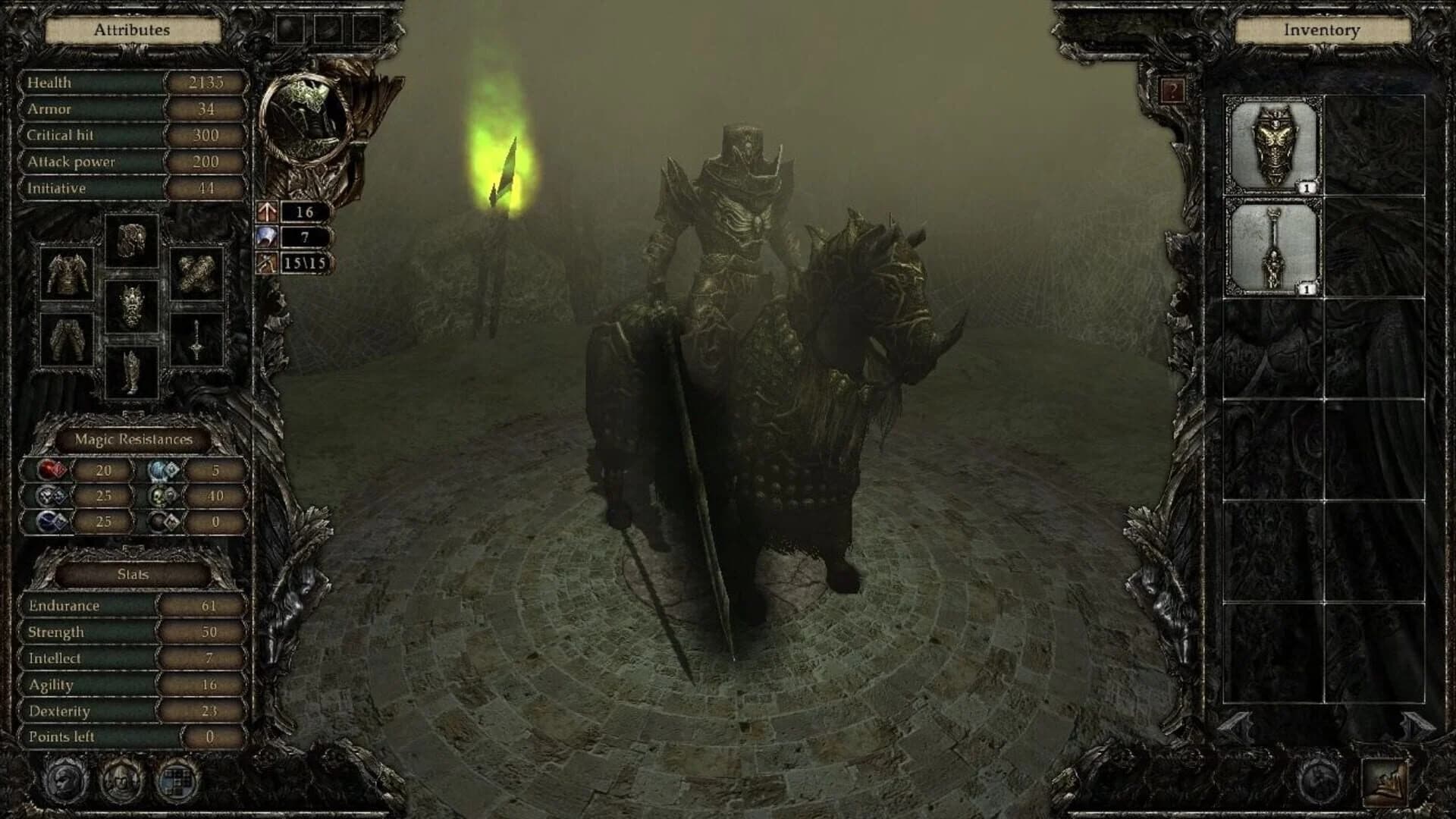Open the Attributes panel header
The width and height of the screenshot is (1456, 819).
(132, 30)
